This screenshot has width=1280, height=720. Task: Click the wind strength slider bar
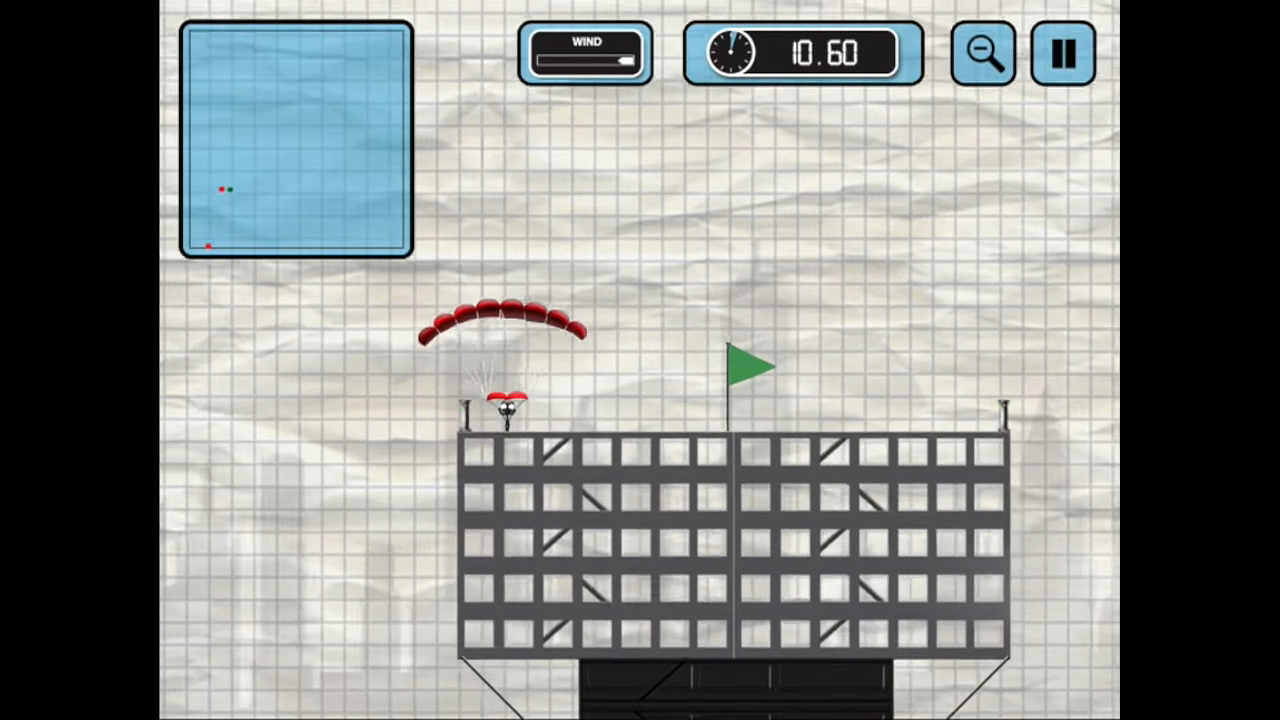click(x=586, y=60)
